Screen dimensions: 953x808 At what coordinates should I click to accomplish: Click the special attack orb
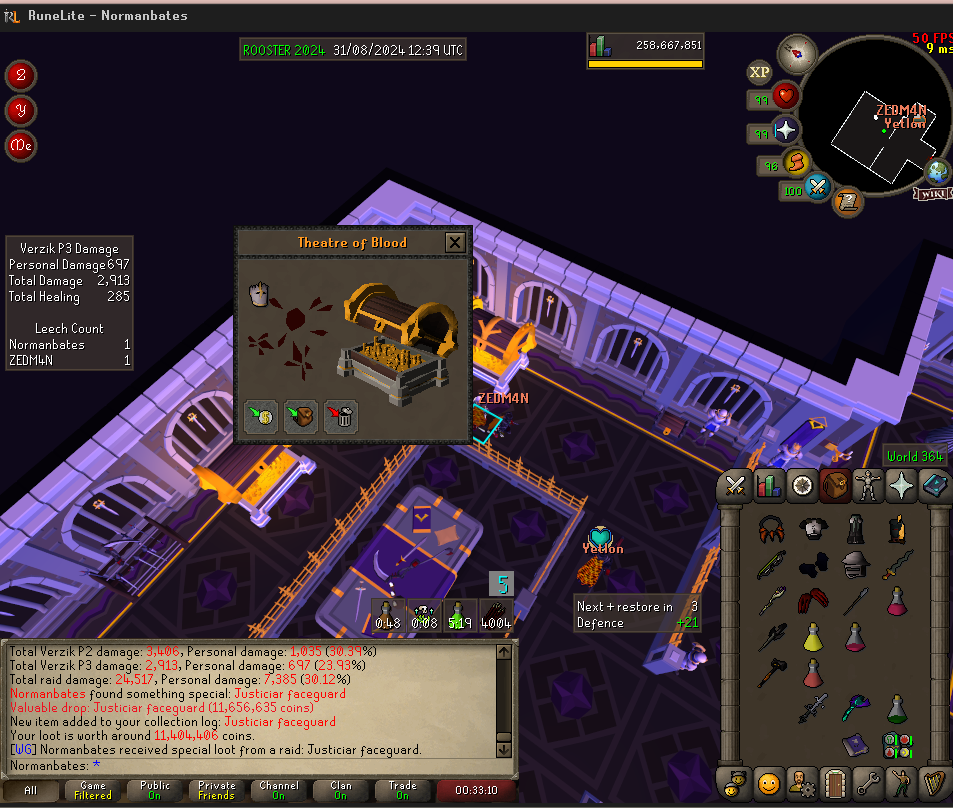coord(819,186)
